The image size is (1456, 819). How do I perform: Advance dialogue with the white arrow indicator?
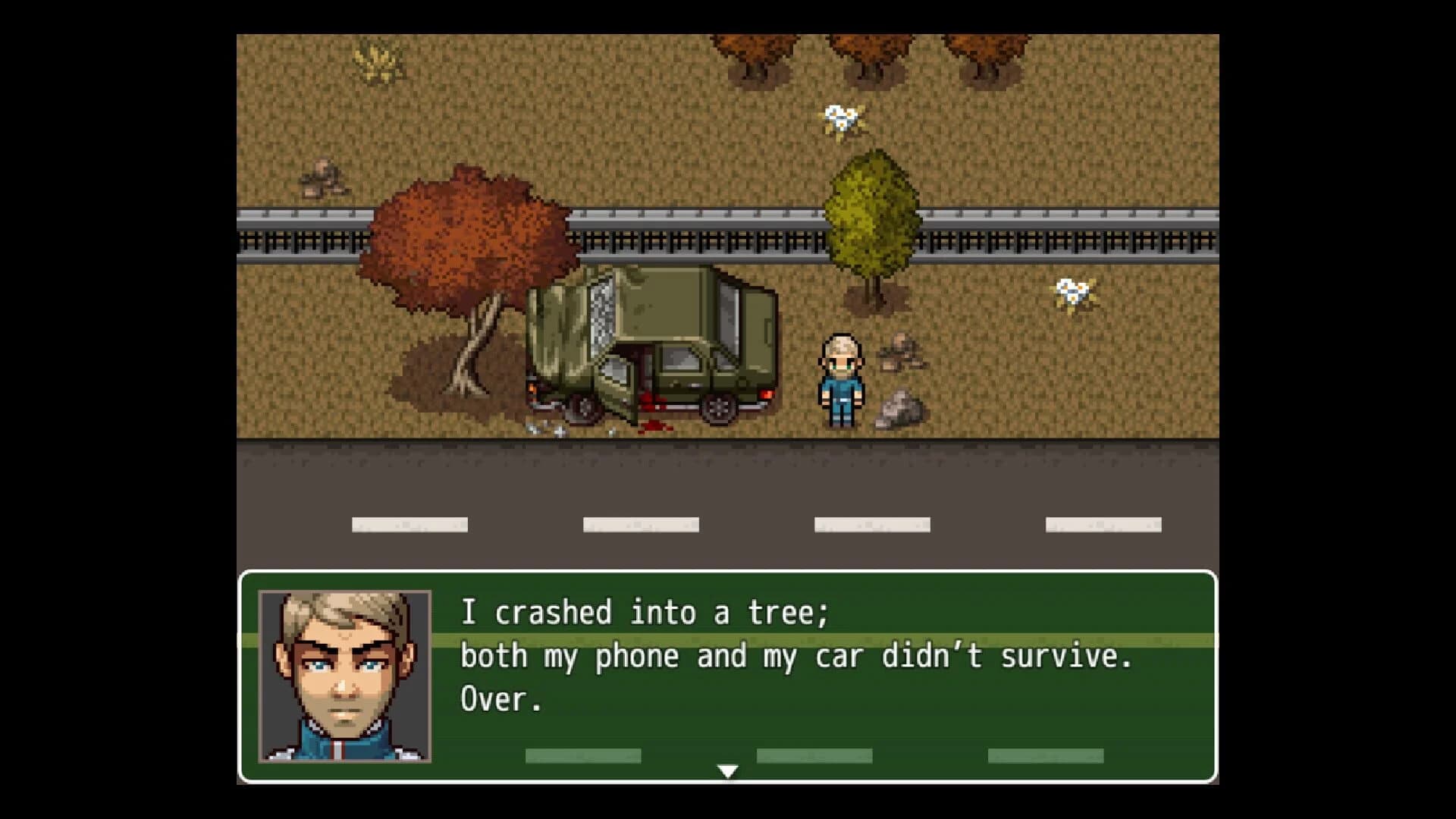click(x=727, y=771)
